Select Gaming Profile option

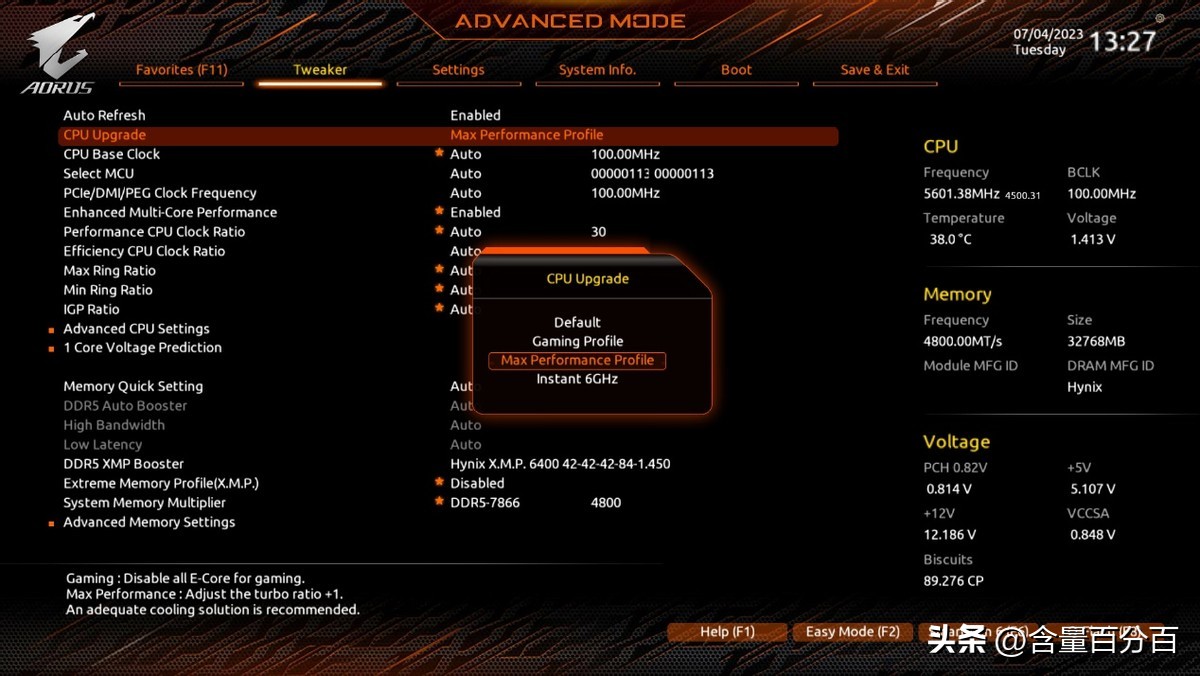577,341
